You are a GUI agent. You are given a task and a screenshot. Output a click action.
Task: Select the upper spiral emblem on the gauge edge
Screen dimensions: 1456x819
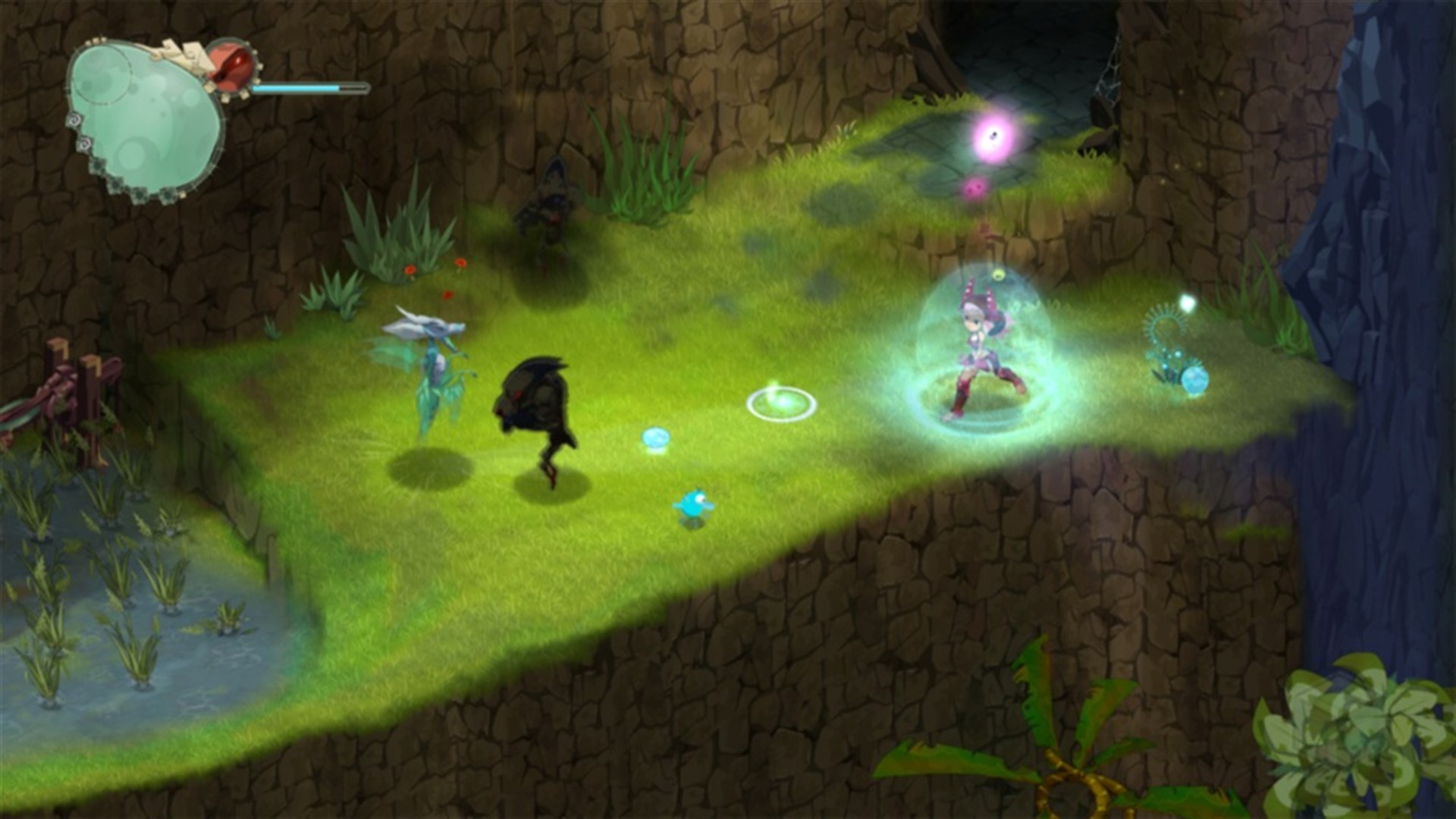point(75,118)
